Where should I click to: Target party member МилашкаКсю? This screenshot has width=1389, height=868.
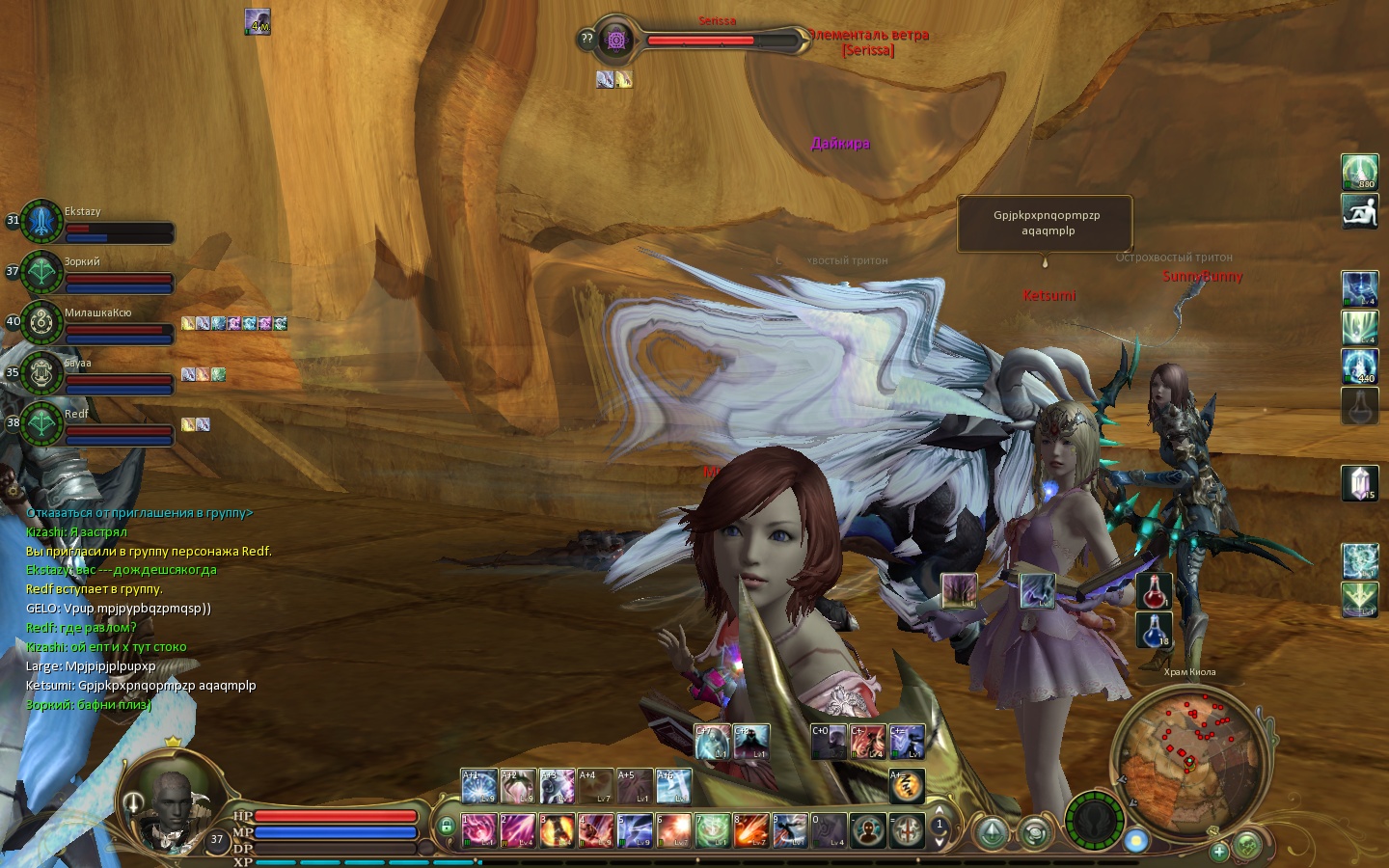42,323
